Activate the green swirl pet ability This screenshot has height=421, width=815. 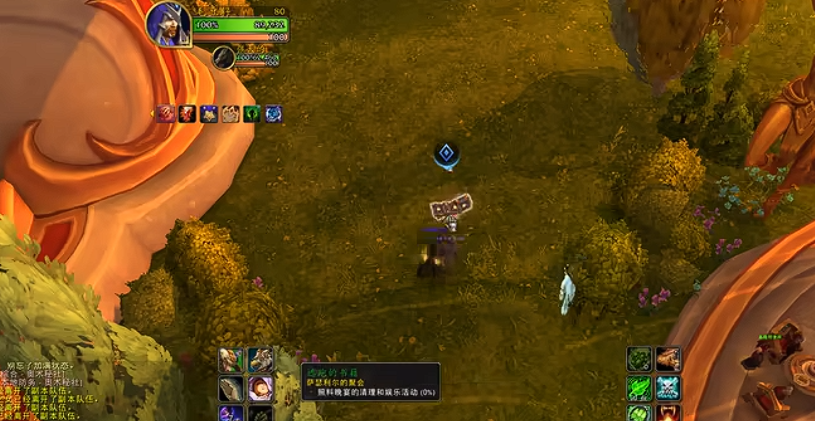click(252, 114)
